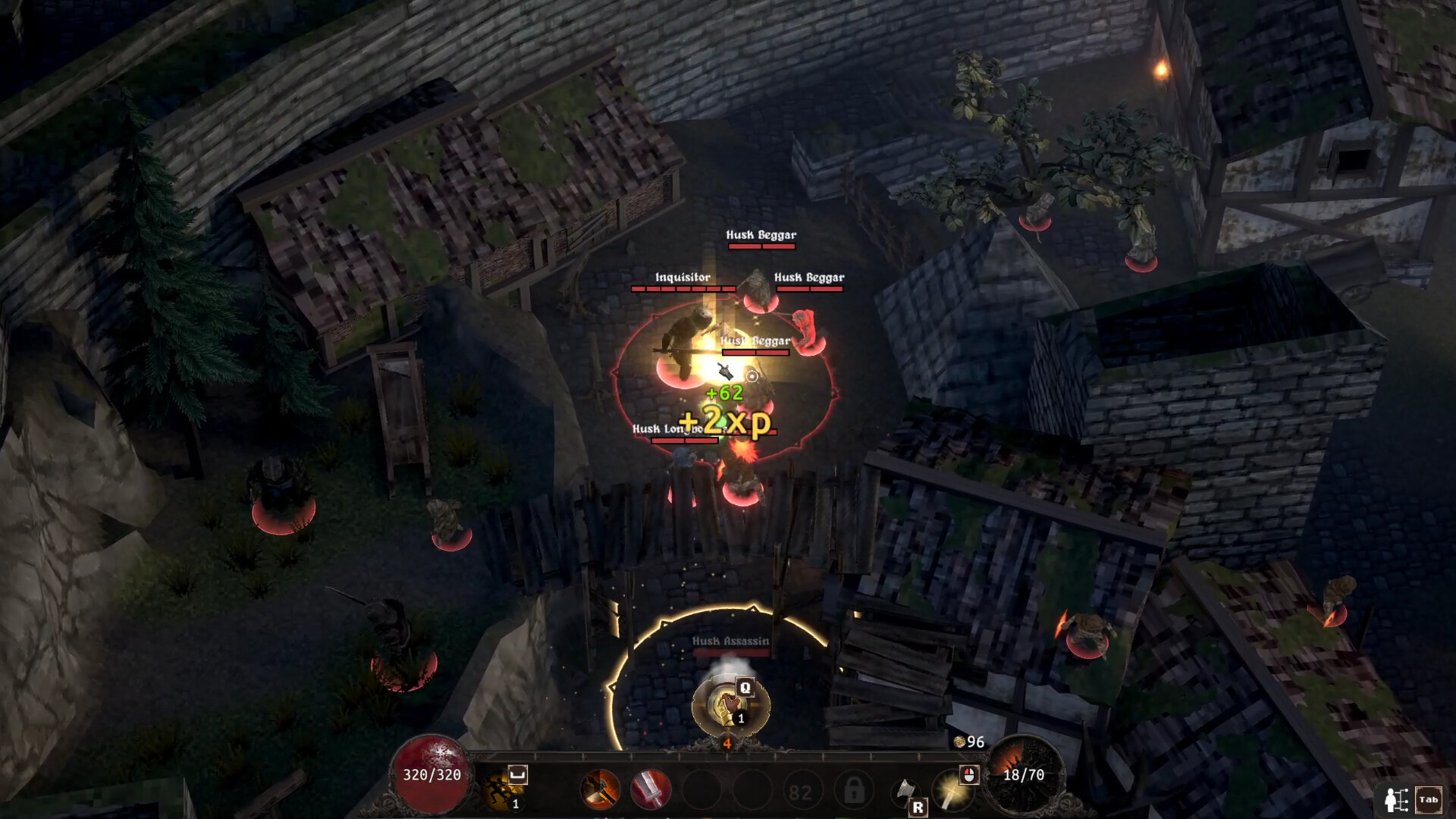Click the yellow +2xp popup text
1456x819 pixels.
724,421
